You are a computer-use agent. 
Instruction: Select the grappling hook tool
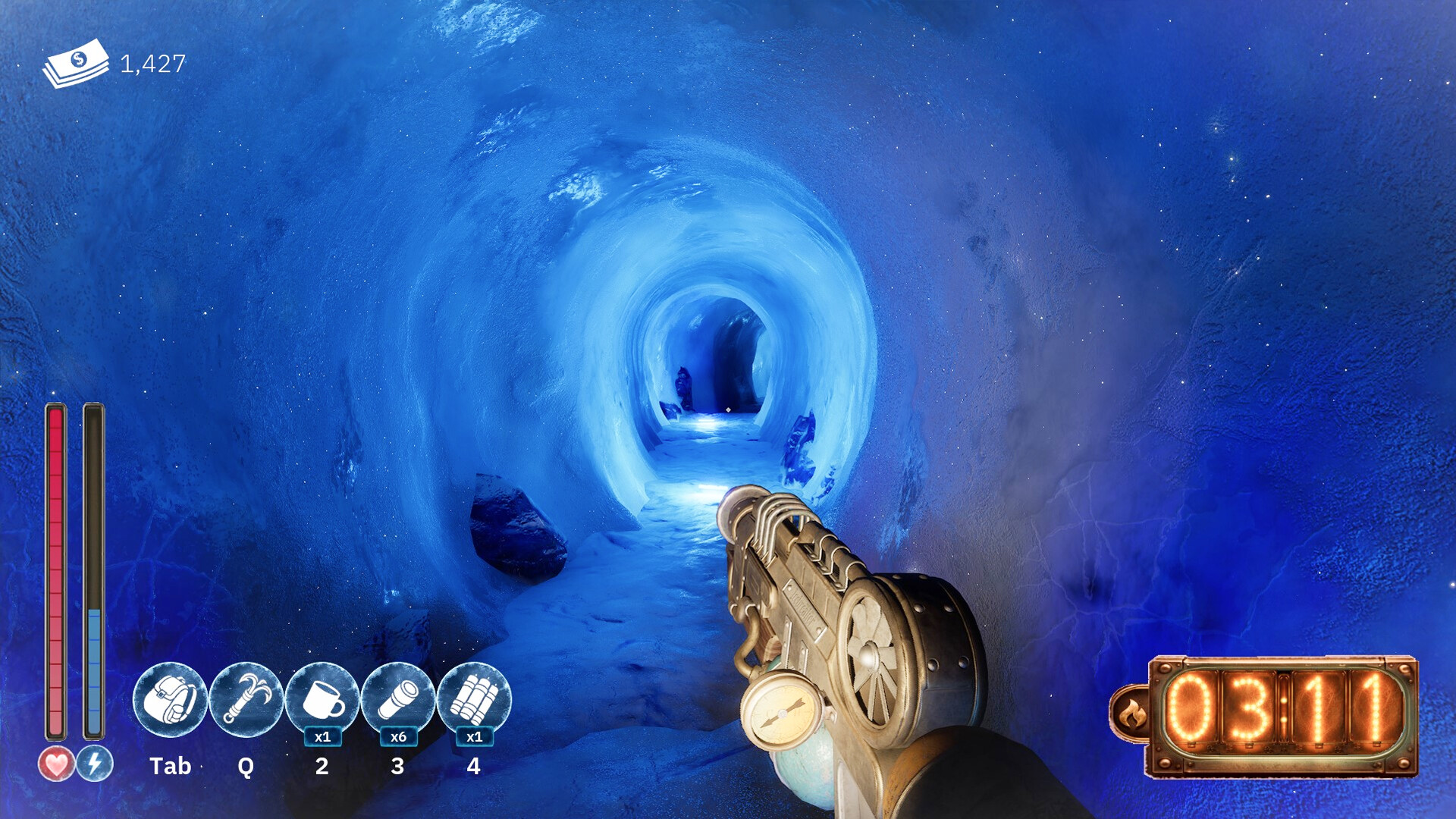point(246,699)
